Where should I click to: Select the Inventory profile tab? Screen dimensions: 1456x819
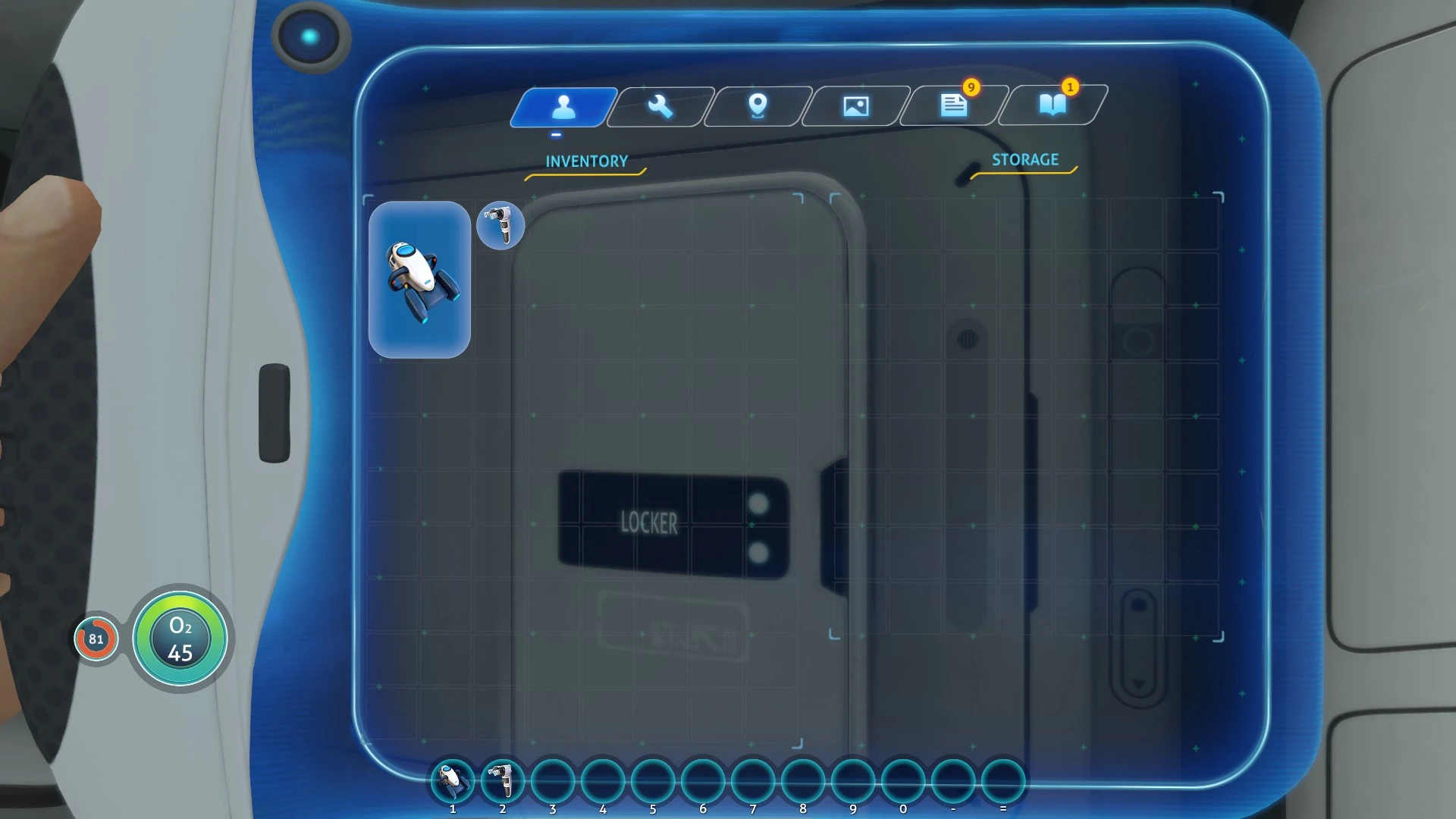(x=563, y=106)
